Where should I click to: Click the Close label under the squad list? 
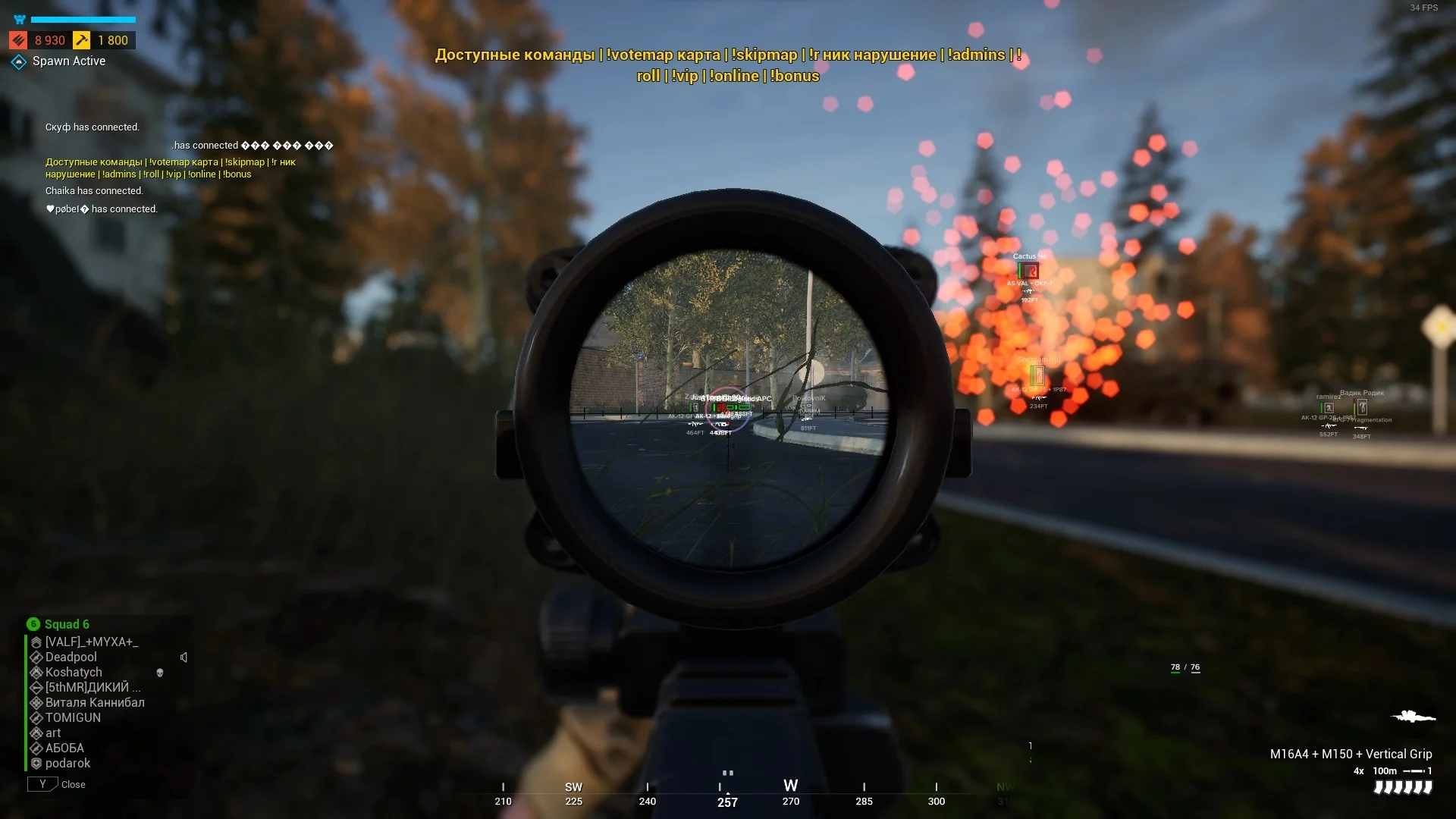click(x=73, y=784)
